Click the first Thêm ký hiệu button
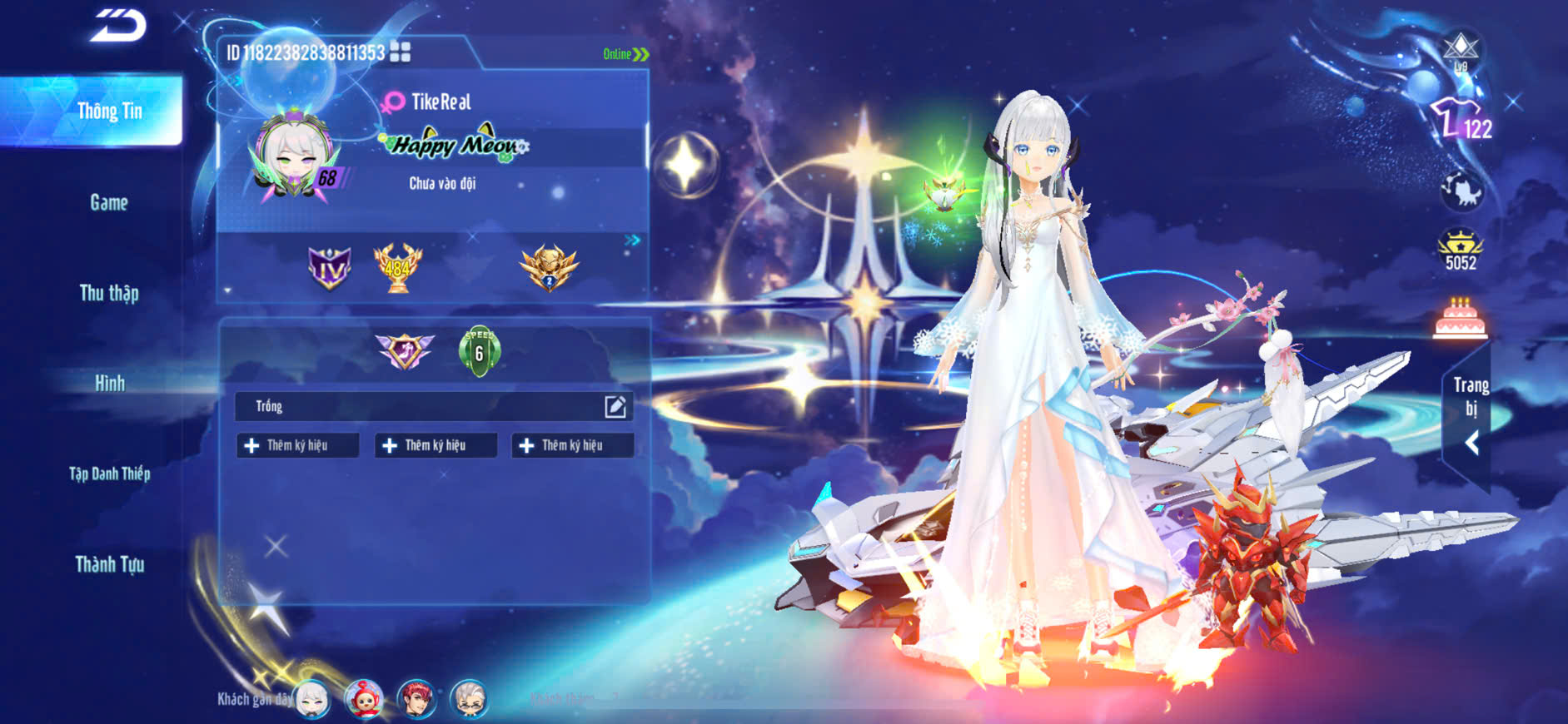Screen dimensions: 1568x724 [x=297, y=445]
